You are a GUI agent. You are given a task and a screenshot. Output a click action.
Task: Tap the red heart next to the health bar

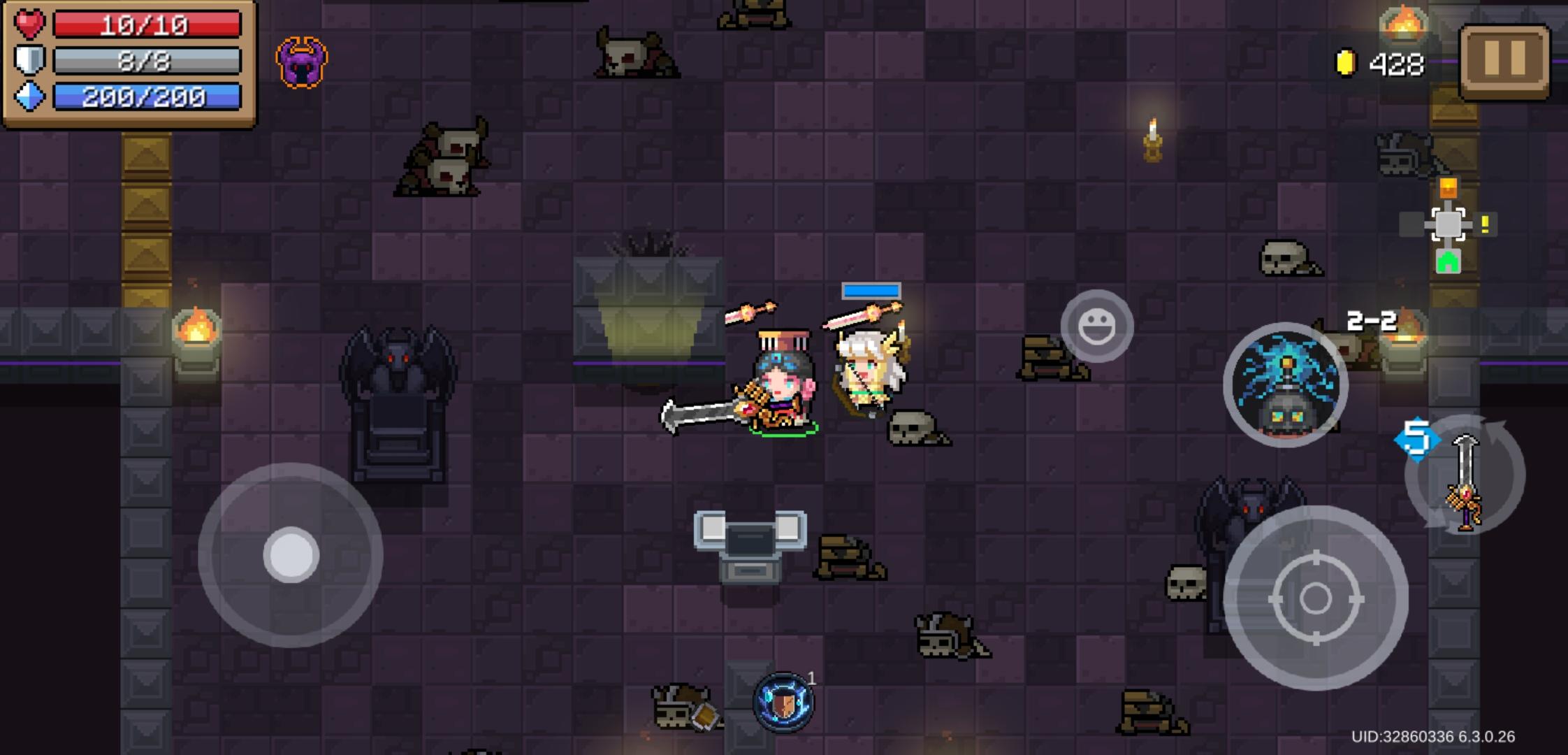29,27
